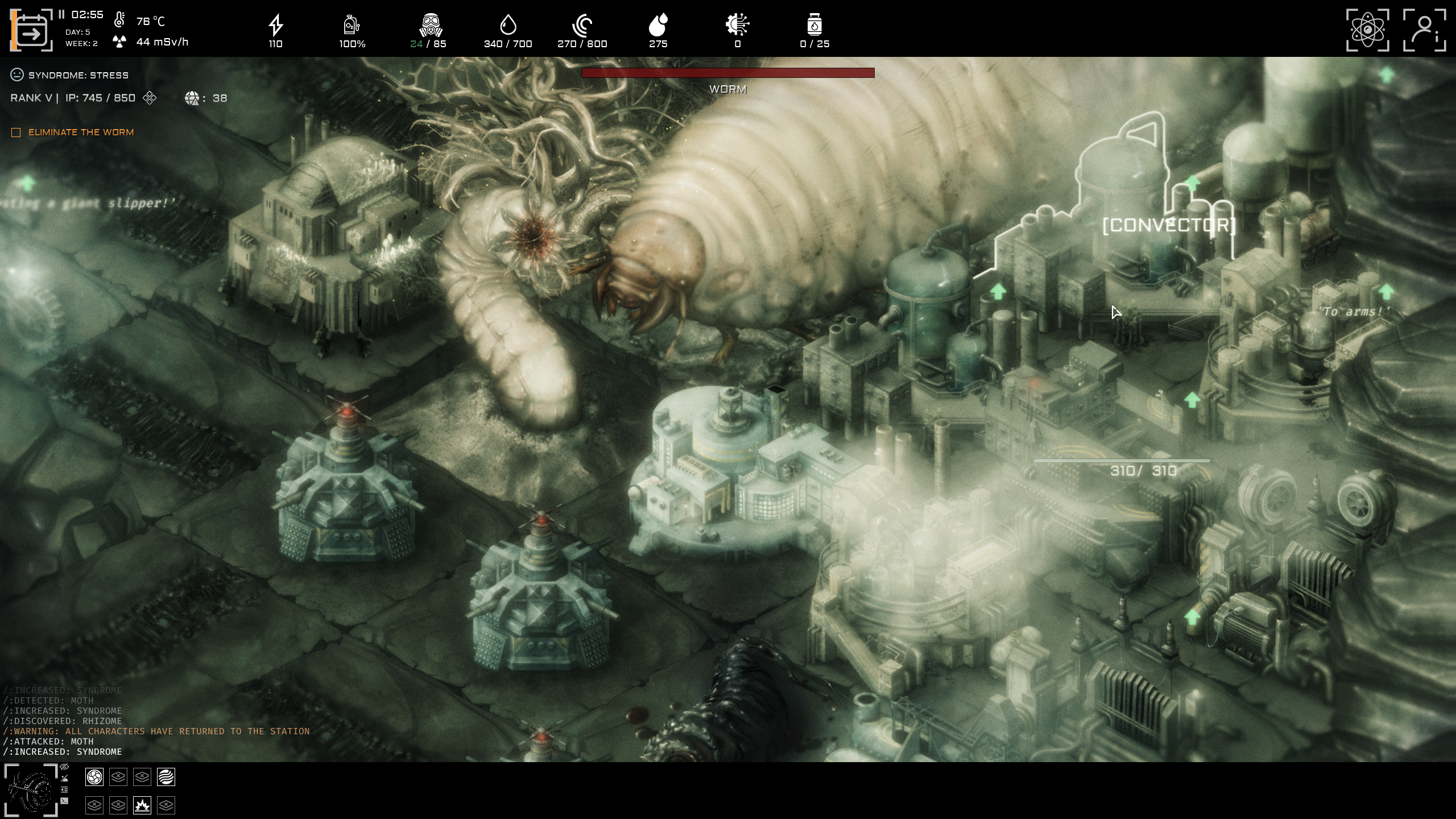Expand the list panel next to the portrait
The height and width of the screenshot is (819, 1456).
64,791
